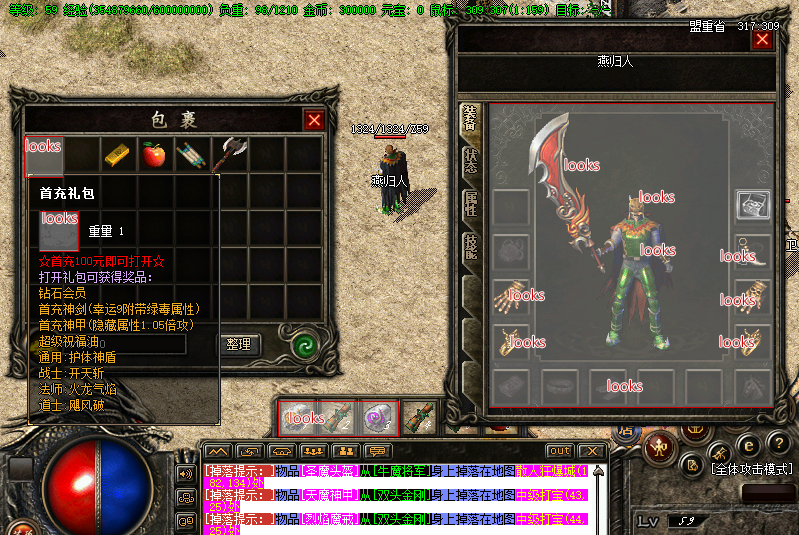This screenshot has width=799, height=535.
Task: Click the chat window's out button
Action: pyautogui.click(x=559, y=451)
